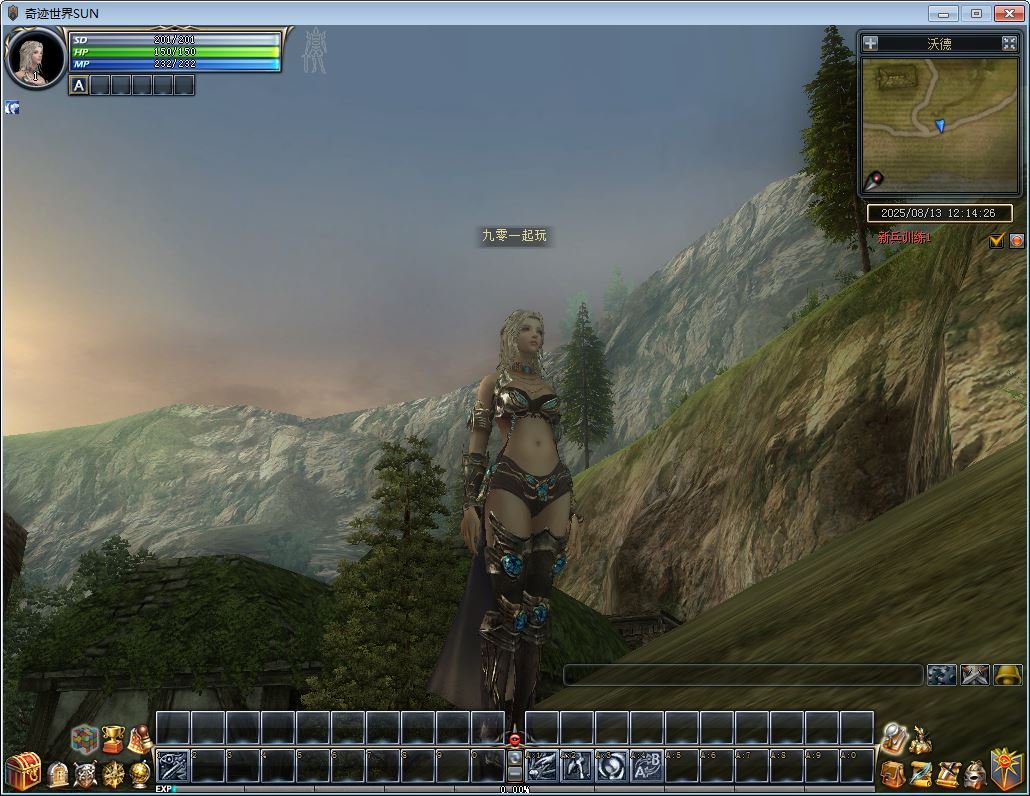Open the golden globe icon

141,774
